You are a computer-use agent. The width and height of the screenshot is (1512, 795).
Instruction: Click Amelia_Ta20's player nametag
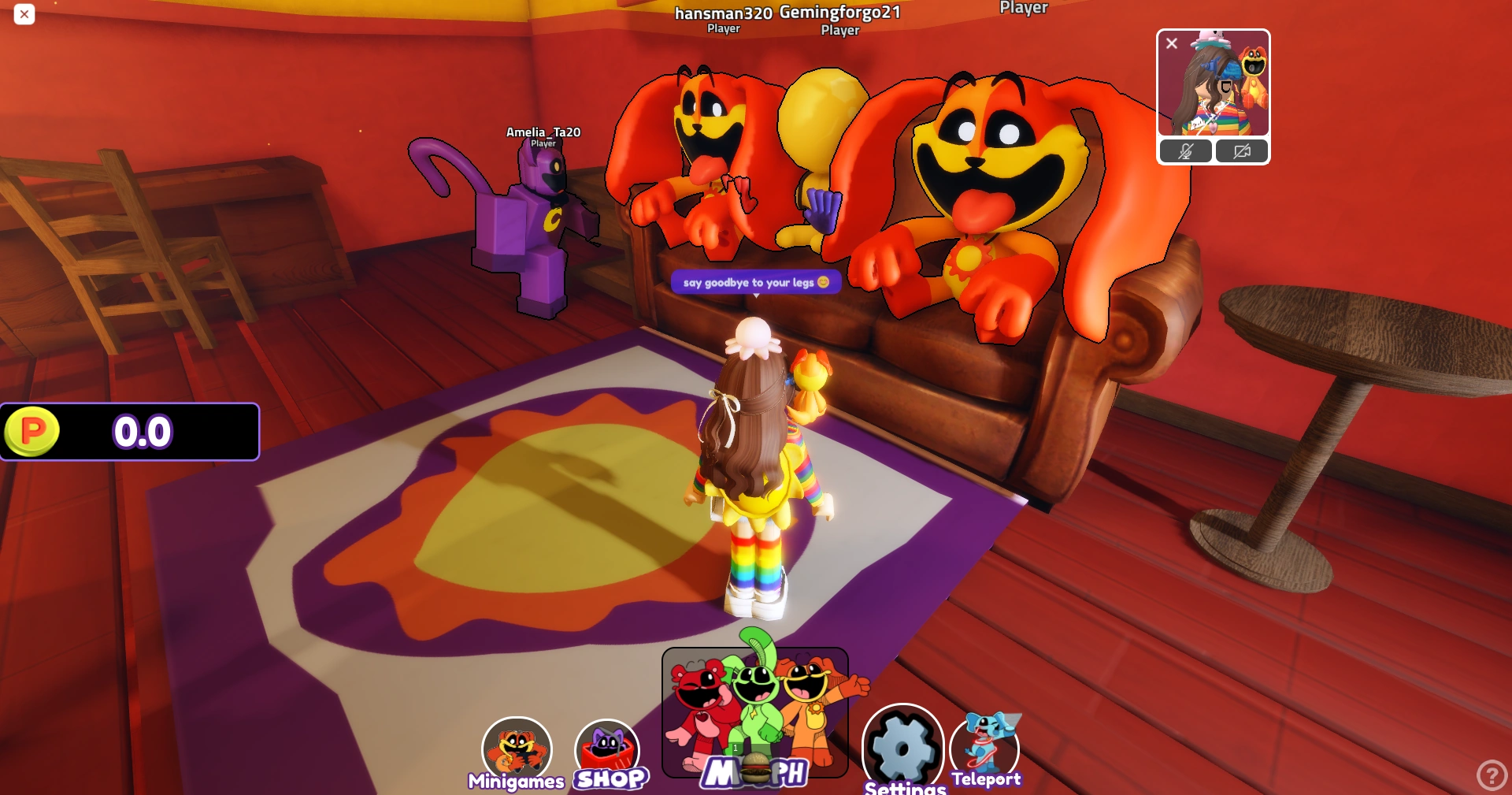pyautogui.click(x=543, y=132)
